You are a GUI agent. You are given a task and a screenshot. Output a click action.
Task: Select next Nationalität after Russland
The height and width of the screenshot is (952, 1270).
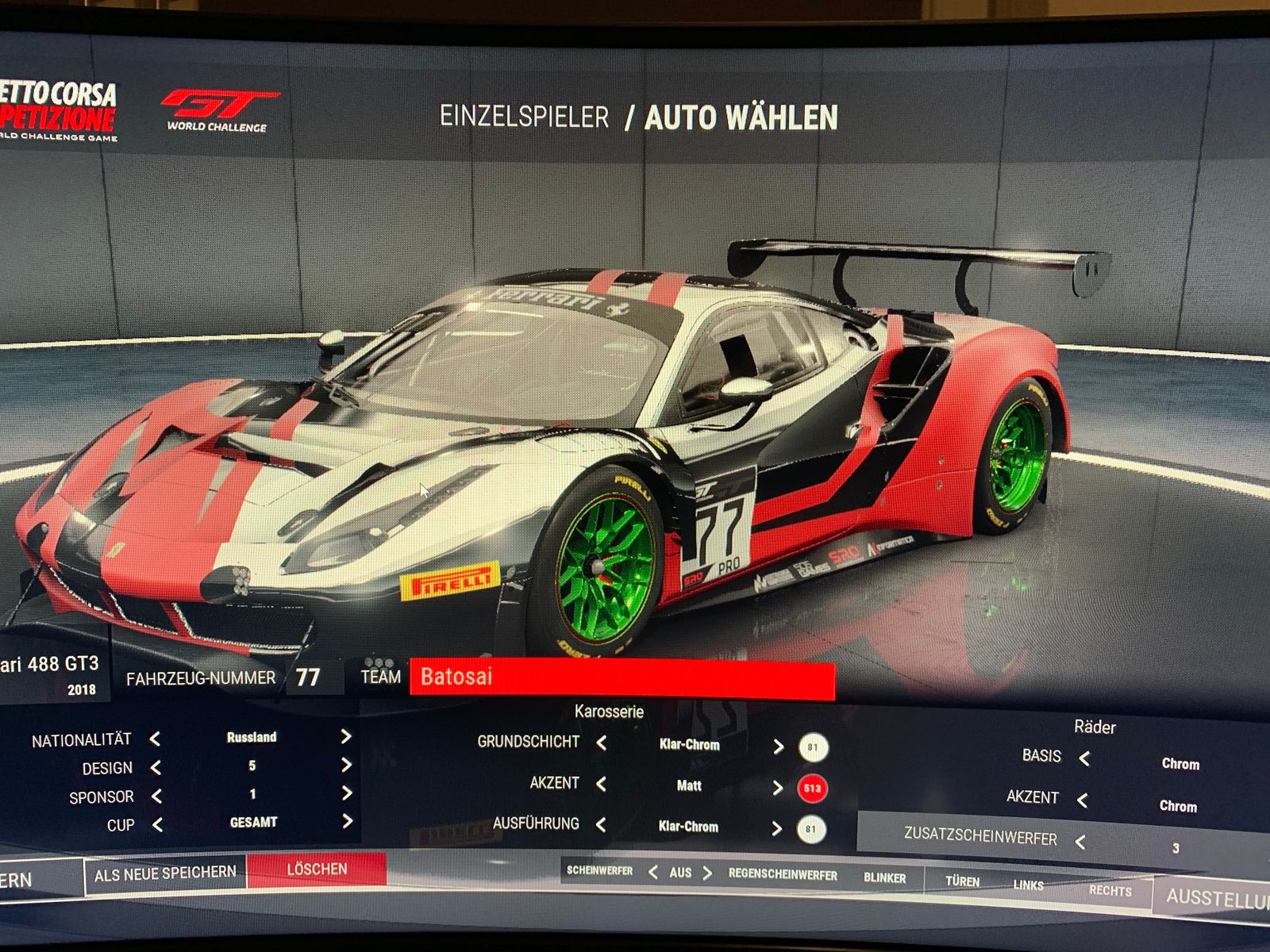(x=346, y=737)
